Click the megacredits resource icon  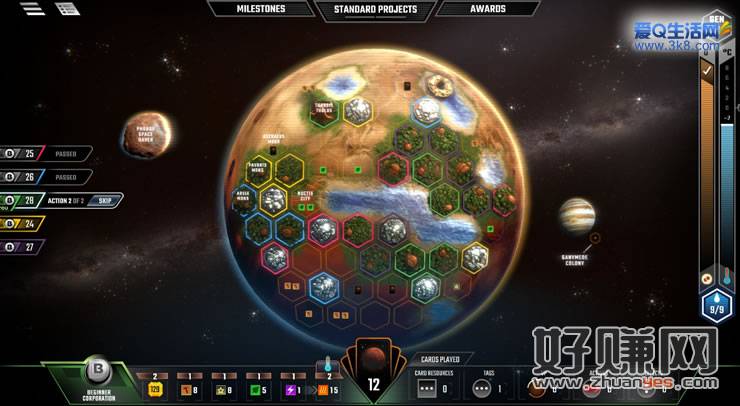(x=155, y=387)
